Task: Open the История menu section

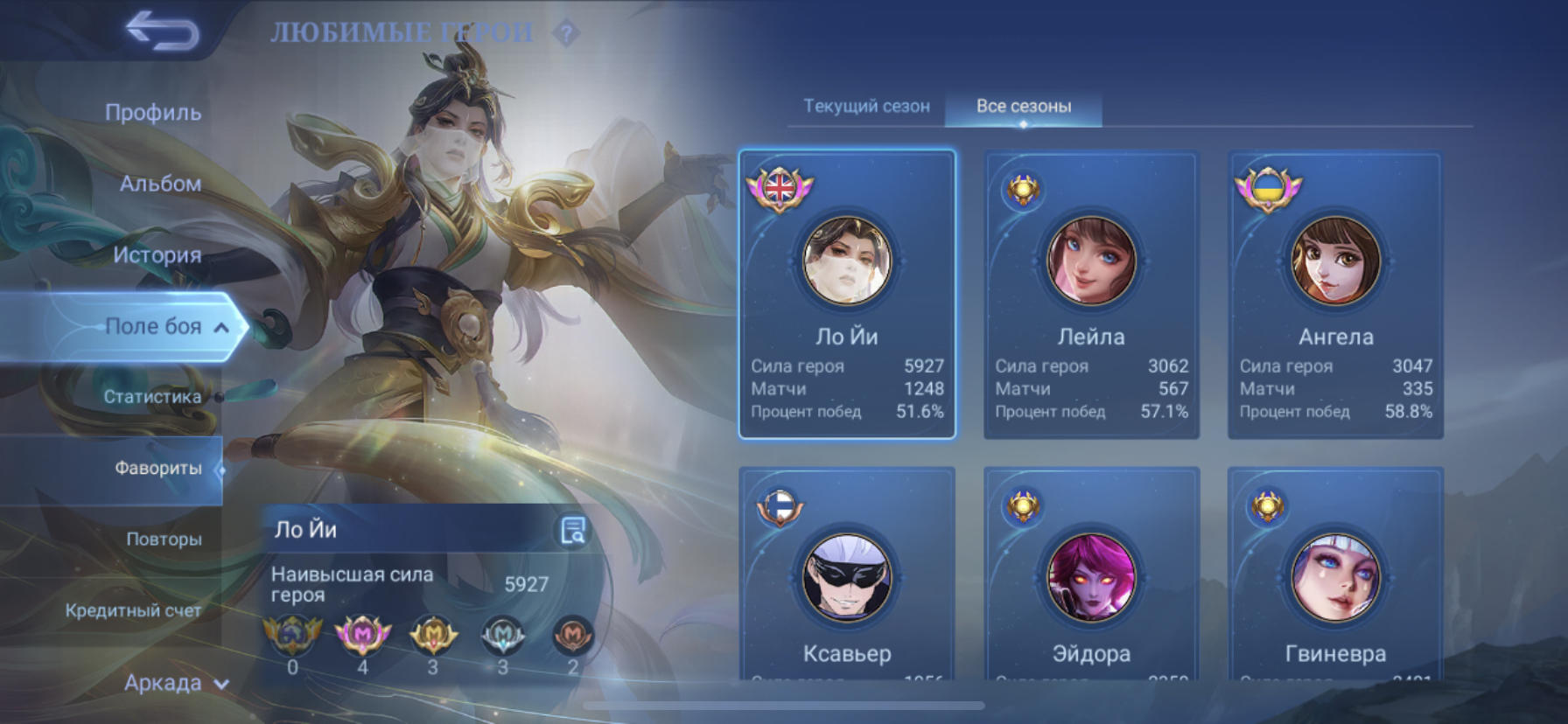Action: click(157, 255)
